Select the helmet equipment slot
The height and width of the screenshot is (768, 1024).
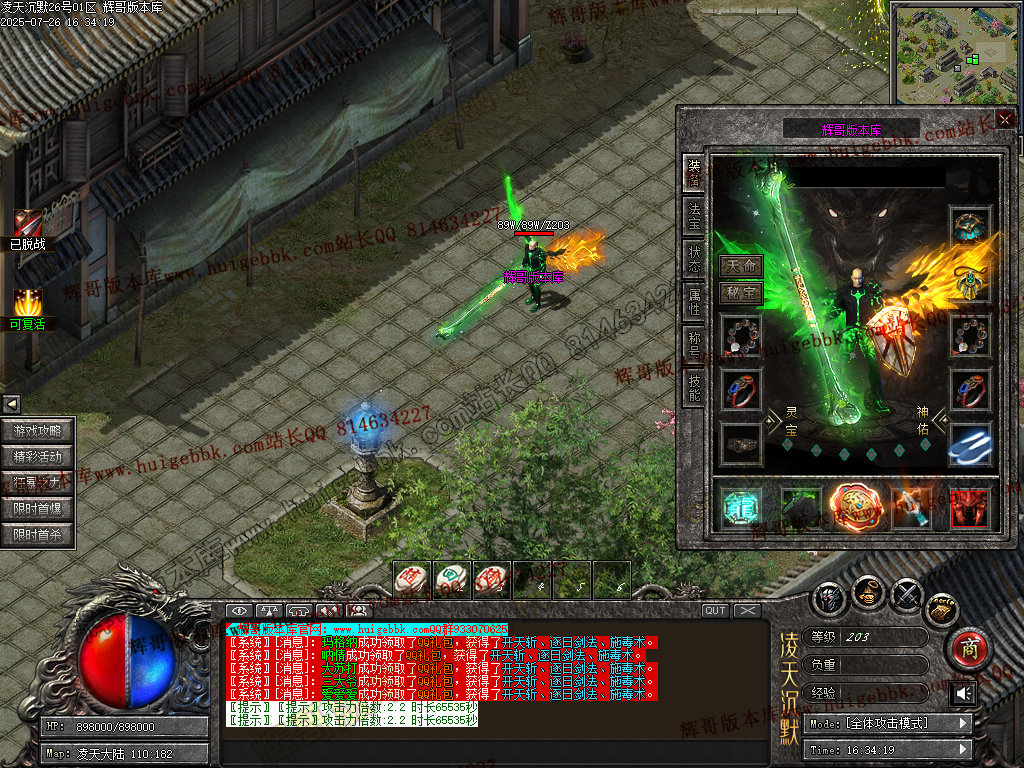tap(969, 228)
